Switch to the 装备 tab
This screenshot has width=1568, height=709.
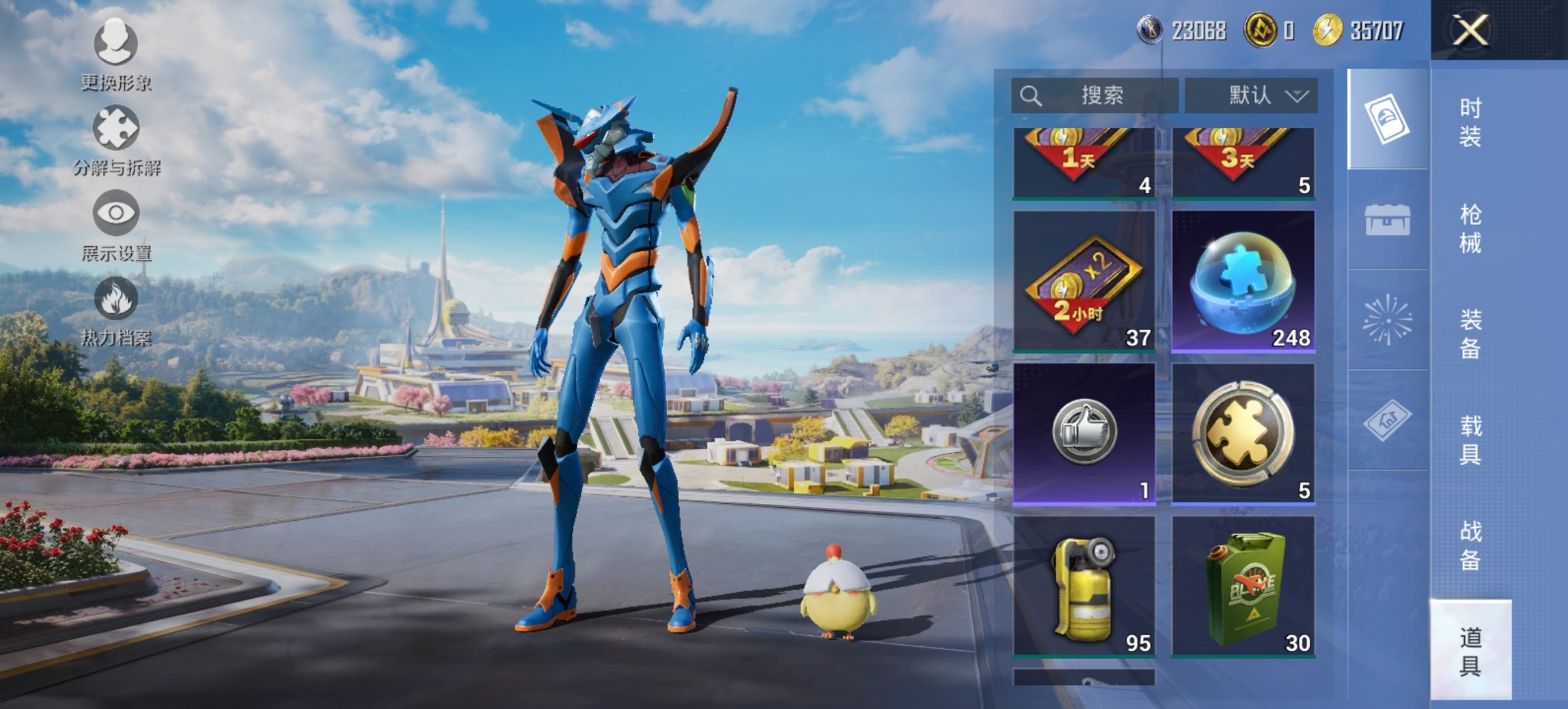pos(1470,334)
